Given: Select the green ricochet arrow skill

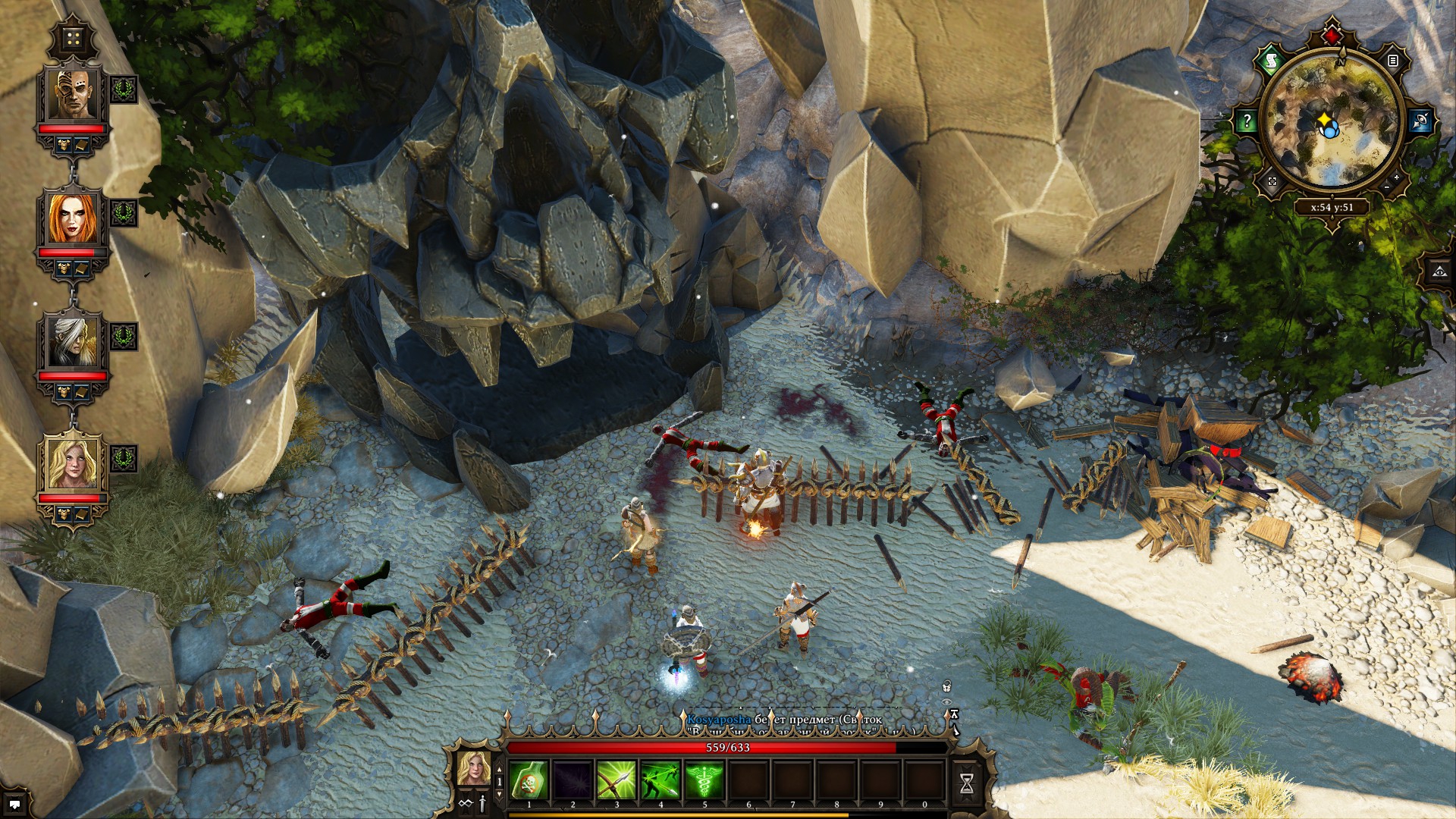Looking at the screenshot, I should point(661,781).
